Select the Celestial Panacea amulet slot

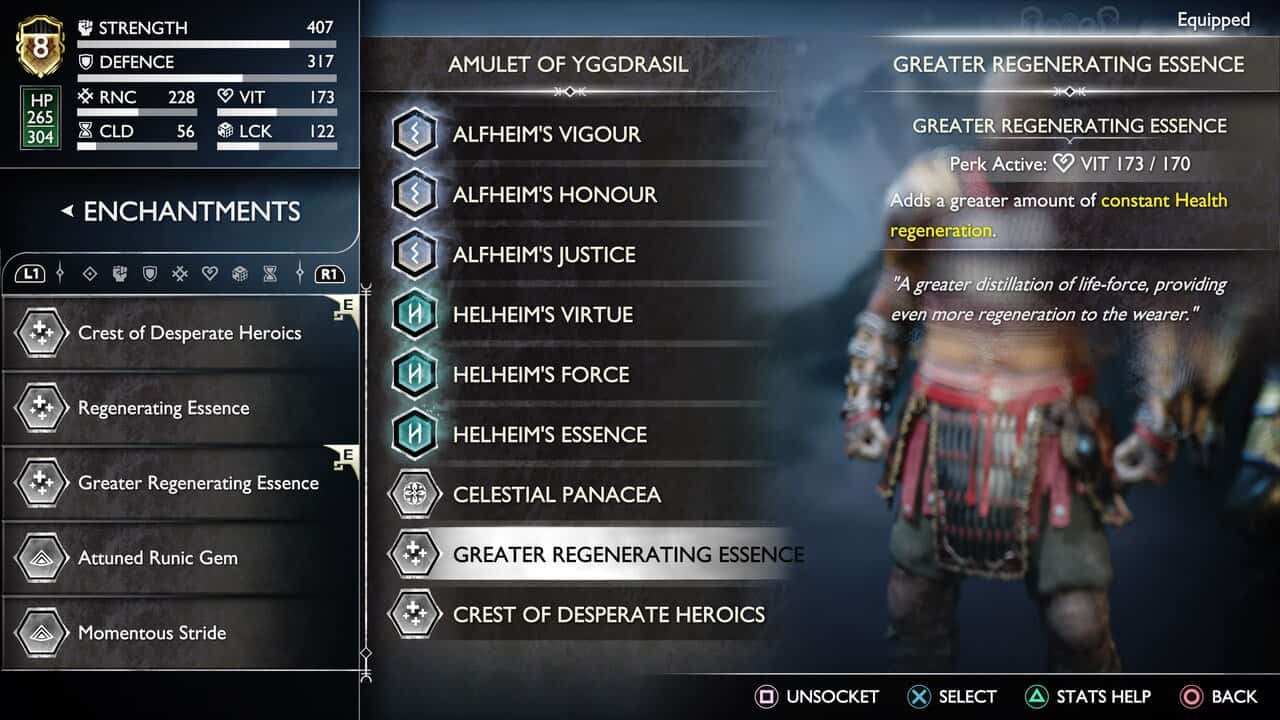[556, 494]
